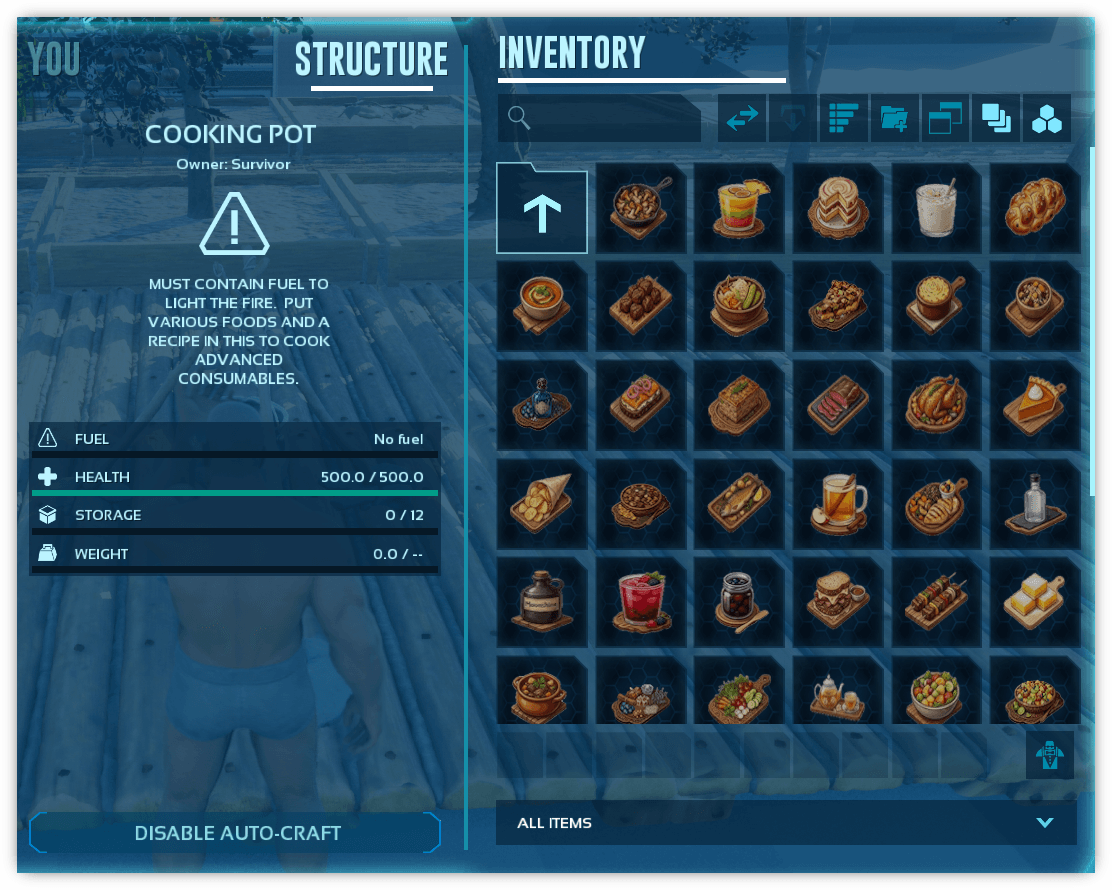Open the All Items filter dropdown
Viewport: 1112px width, 890px height.
[x=786, y=823]
